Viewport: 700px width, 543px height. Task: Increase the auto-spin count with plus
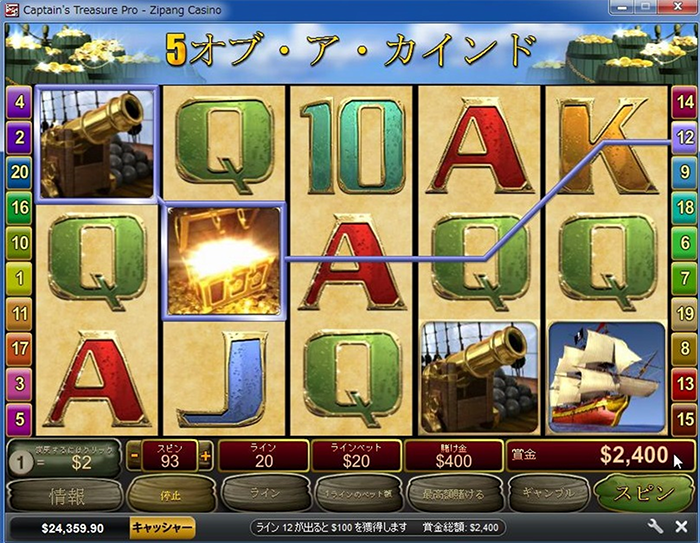pyautogui.click(x=206, y=456)
